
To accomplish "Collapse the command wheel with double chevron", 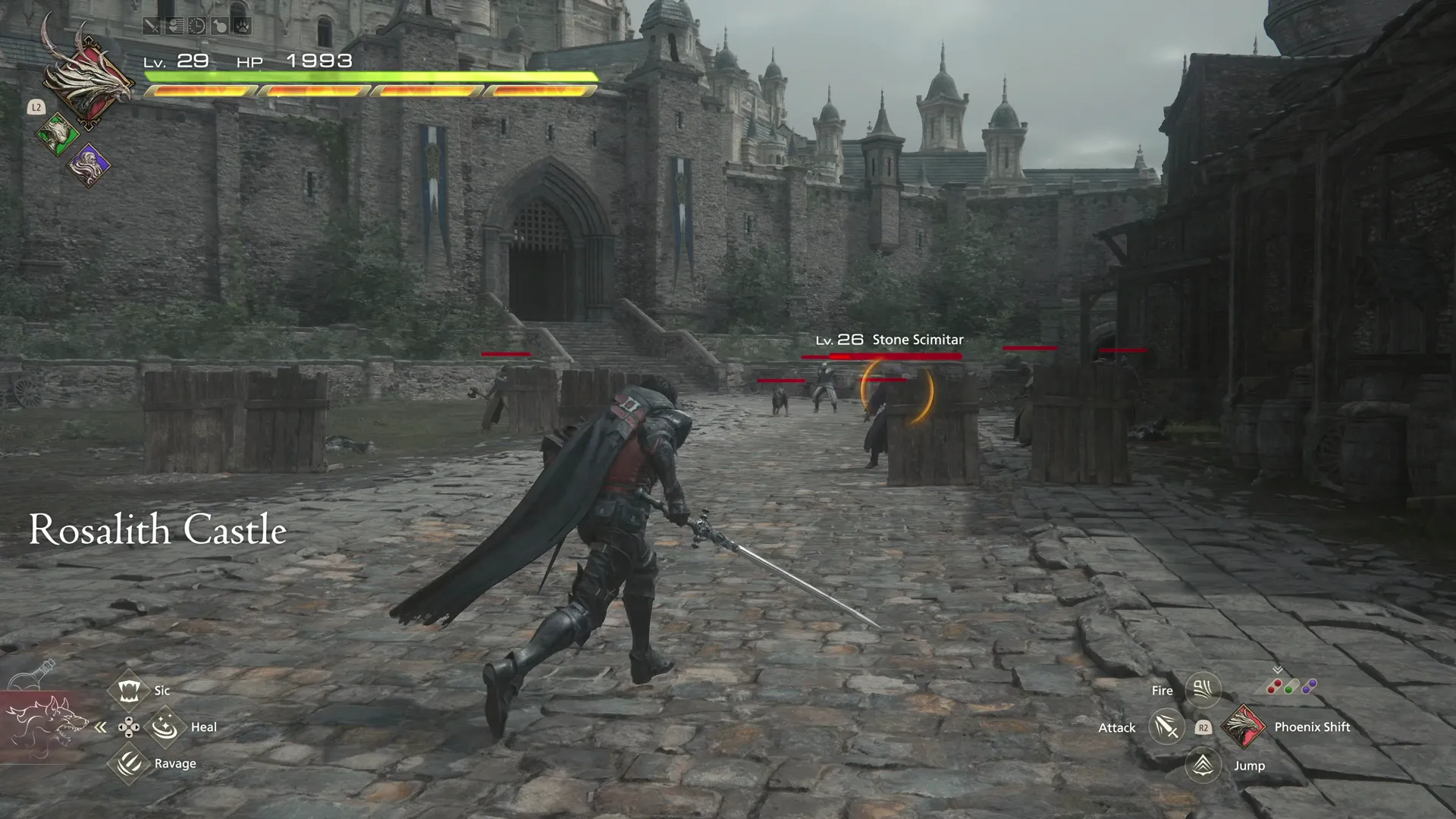I will [x=100, y=726].
